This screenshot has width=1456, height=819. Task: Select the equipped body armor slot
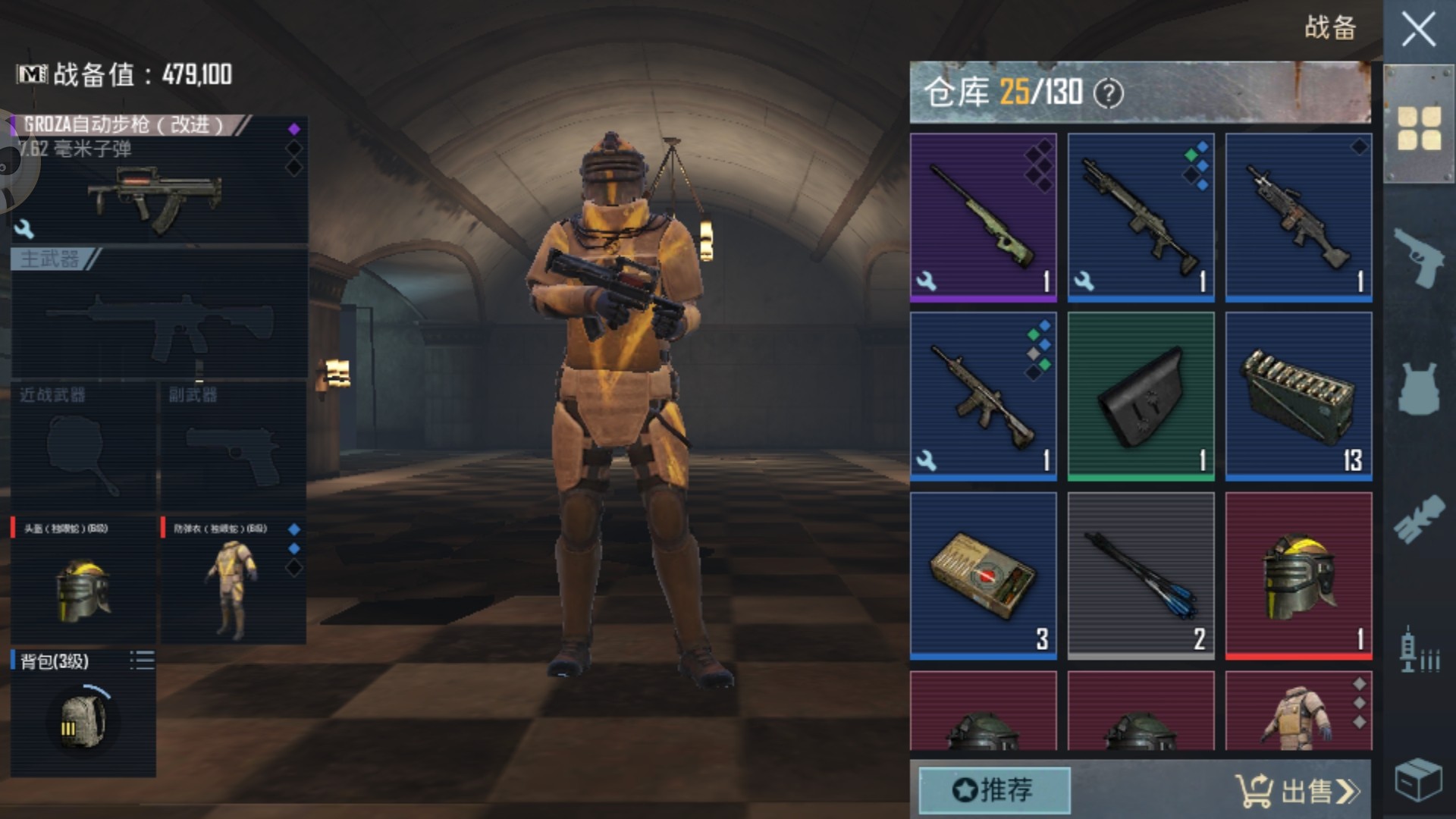[x=233, y=581]
